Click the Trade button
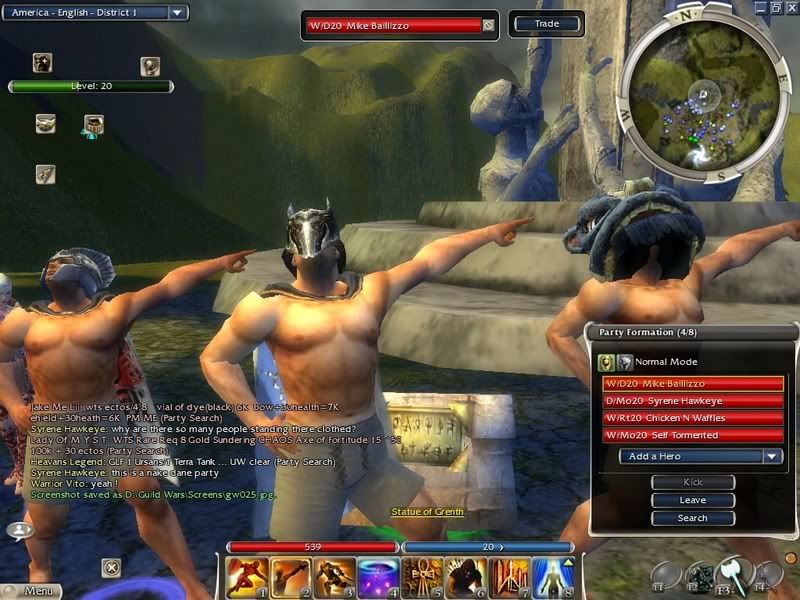Image resolution: width=800 pixels, height=600 pixels. click(x=547, y=24)
